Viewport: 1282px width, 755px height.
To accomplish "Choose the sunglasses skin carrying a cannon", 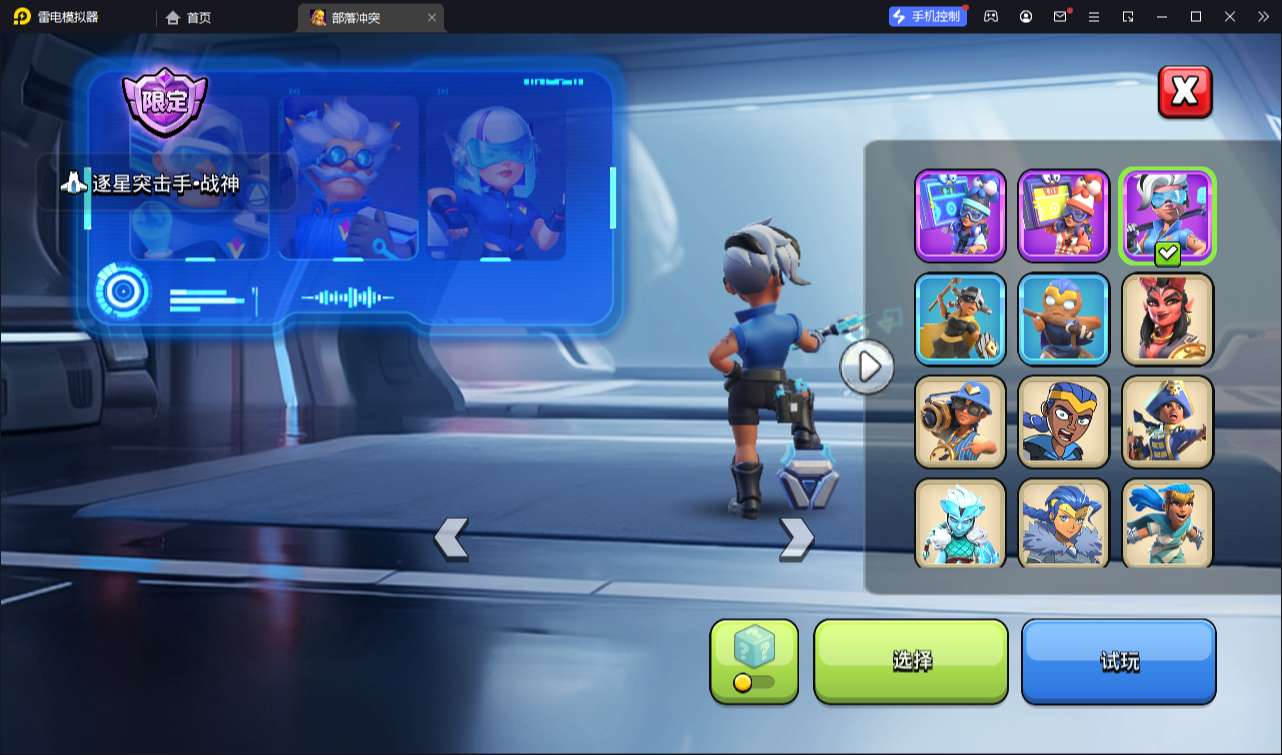I will (960, 421).
